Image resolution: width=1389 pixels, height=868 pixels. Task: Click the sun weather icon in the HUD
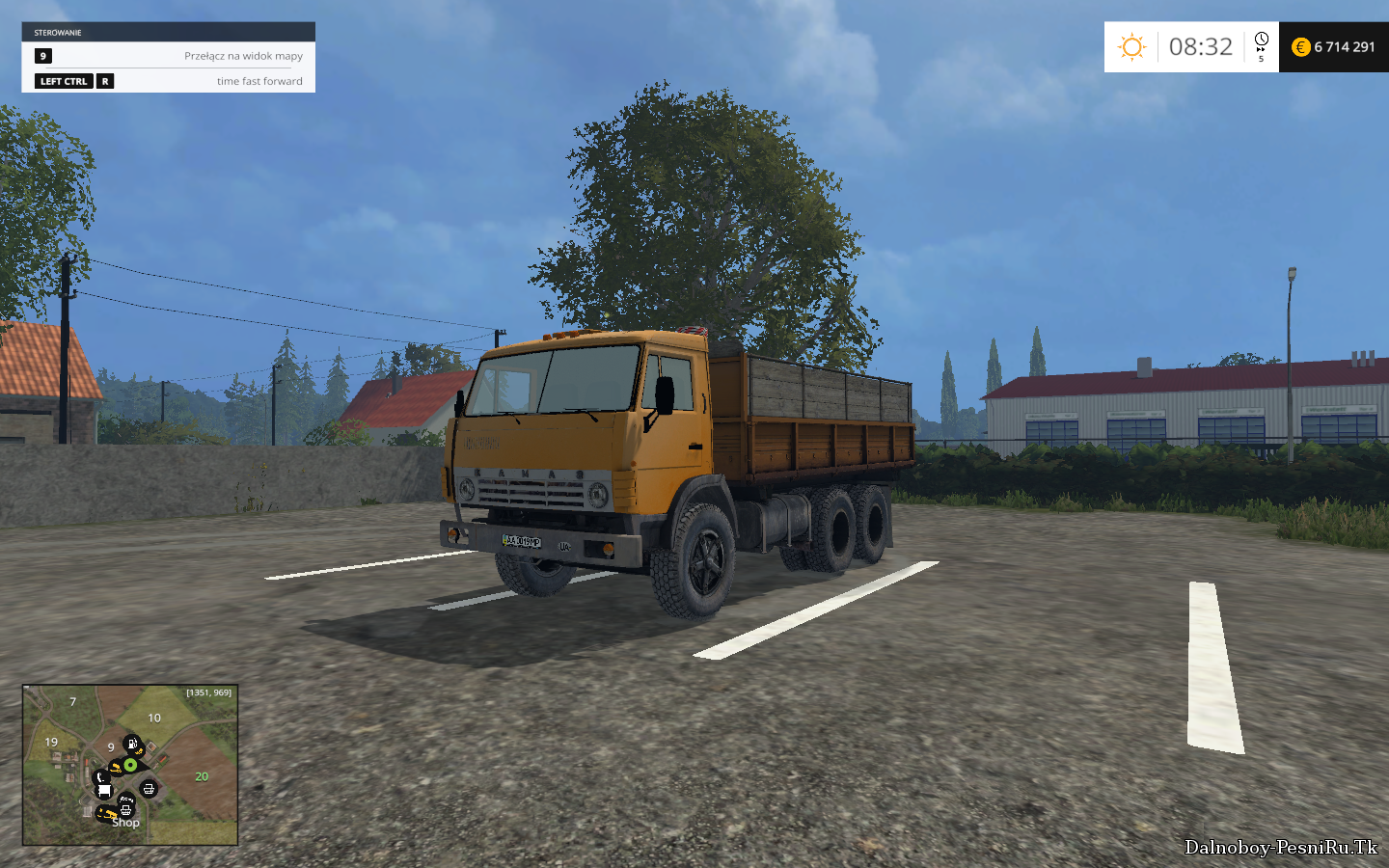pos(1130,46)
